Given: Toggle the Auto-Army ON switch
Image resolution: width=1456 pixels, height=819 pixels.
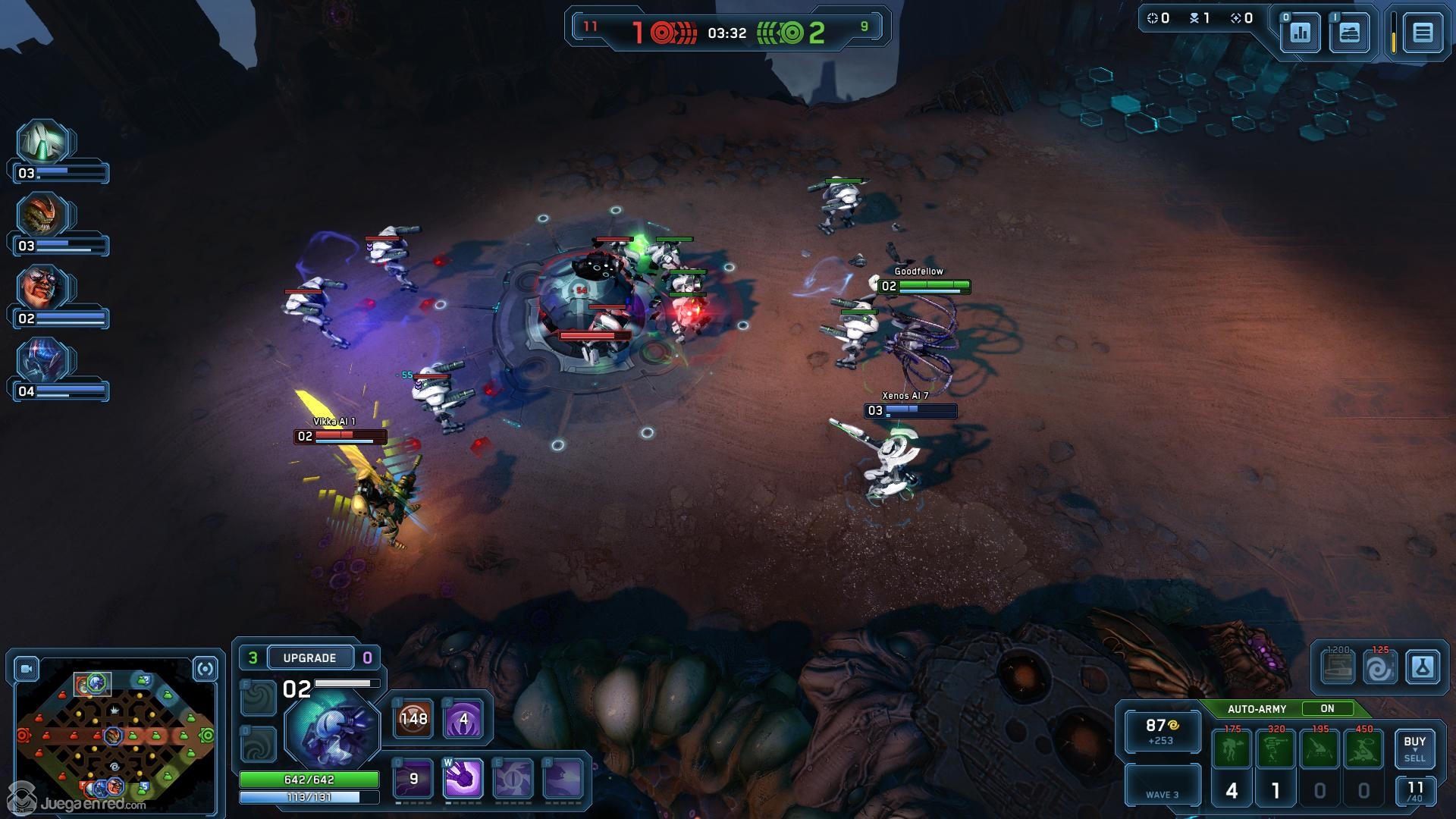Looking at the screenshot, I should (1326, 708).
